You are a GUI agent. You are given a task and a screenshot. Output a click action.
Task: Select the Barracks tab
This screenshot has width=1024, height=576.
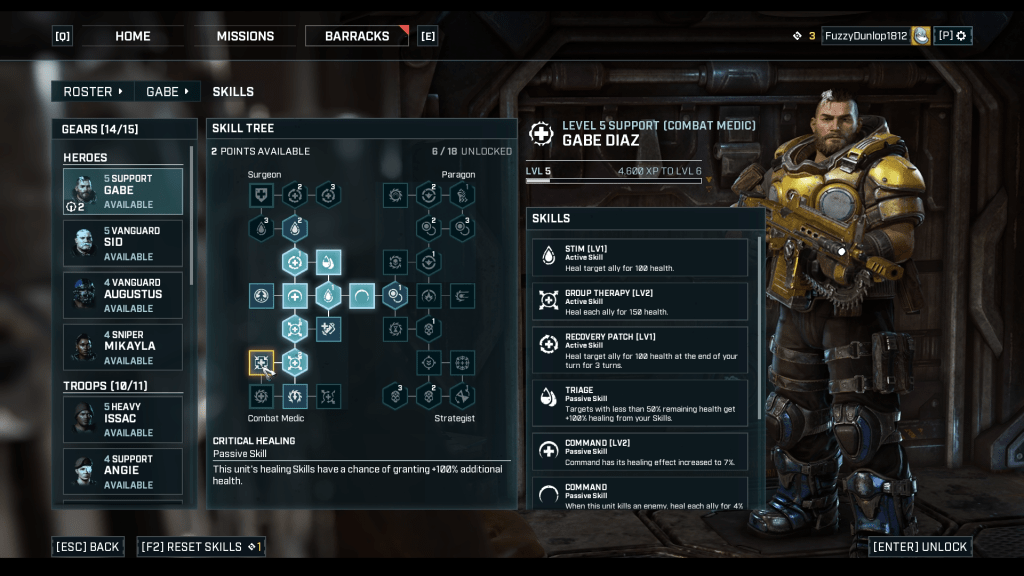tap(357, 36)
